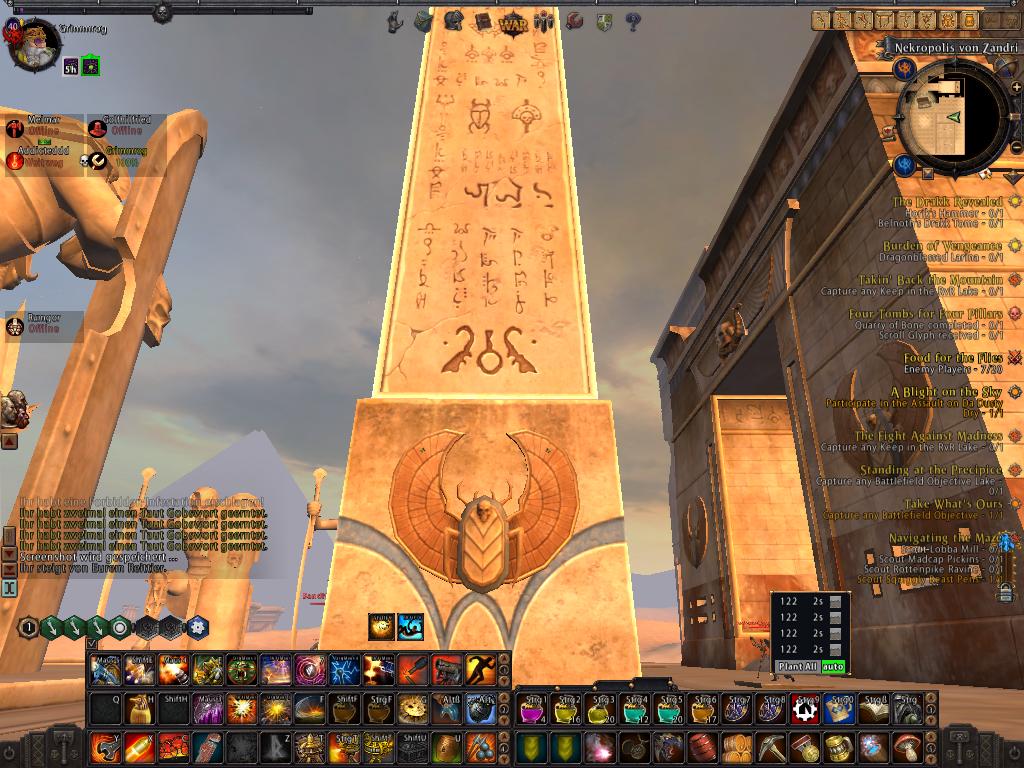The width and height of the screenshot is (1024, 768).
Task: Activate the running figure sprint ability
Action: click(481, 669)
